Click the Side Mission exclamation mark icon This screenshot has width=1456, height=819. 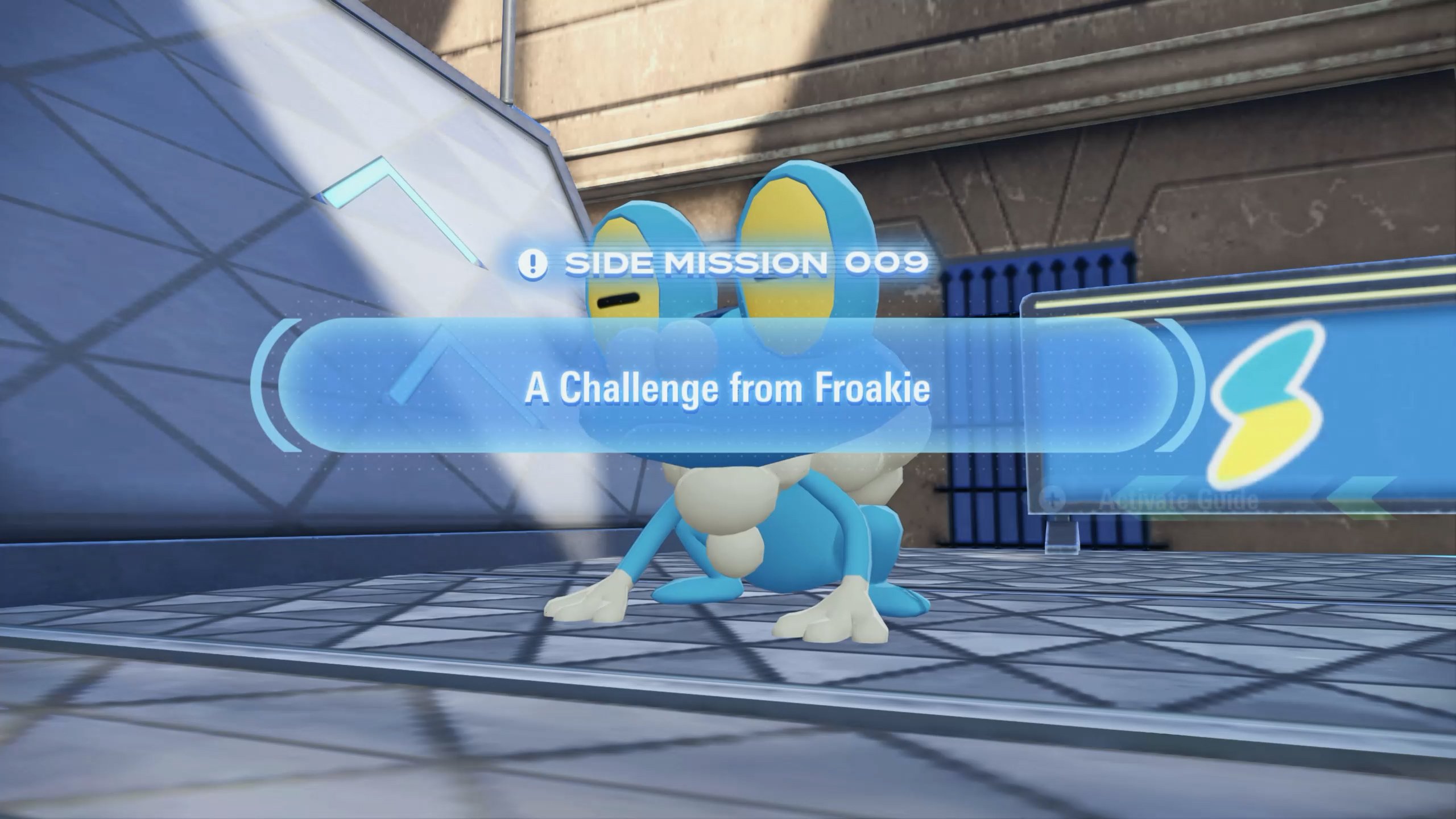point(533,263)
